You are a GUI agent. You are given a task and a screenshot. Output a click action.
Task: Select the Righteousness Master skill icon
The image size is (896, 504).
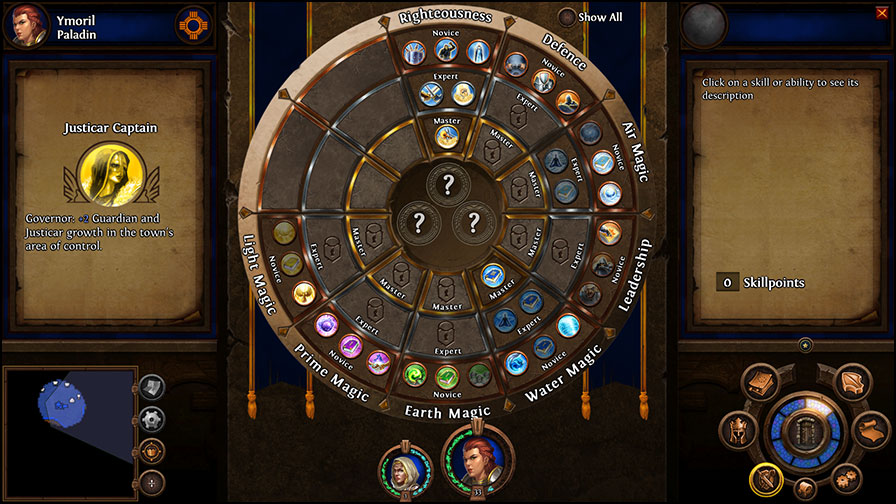click(x=447, y=136)
